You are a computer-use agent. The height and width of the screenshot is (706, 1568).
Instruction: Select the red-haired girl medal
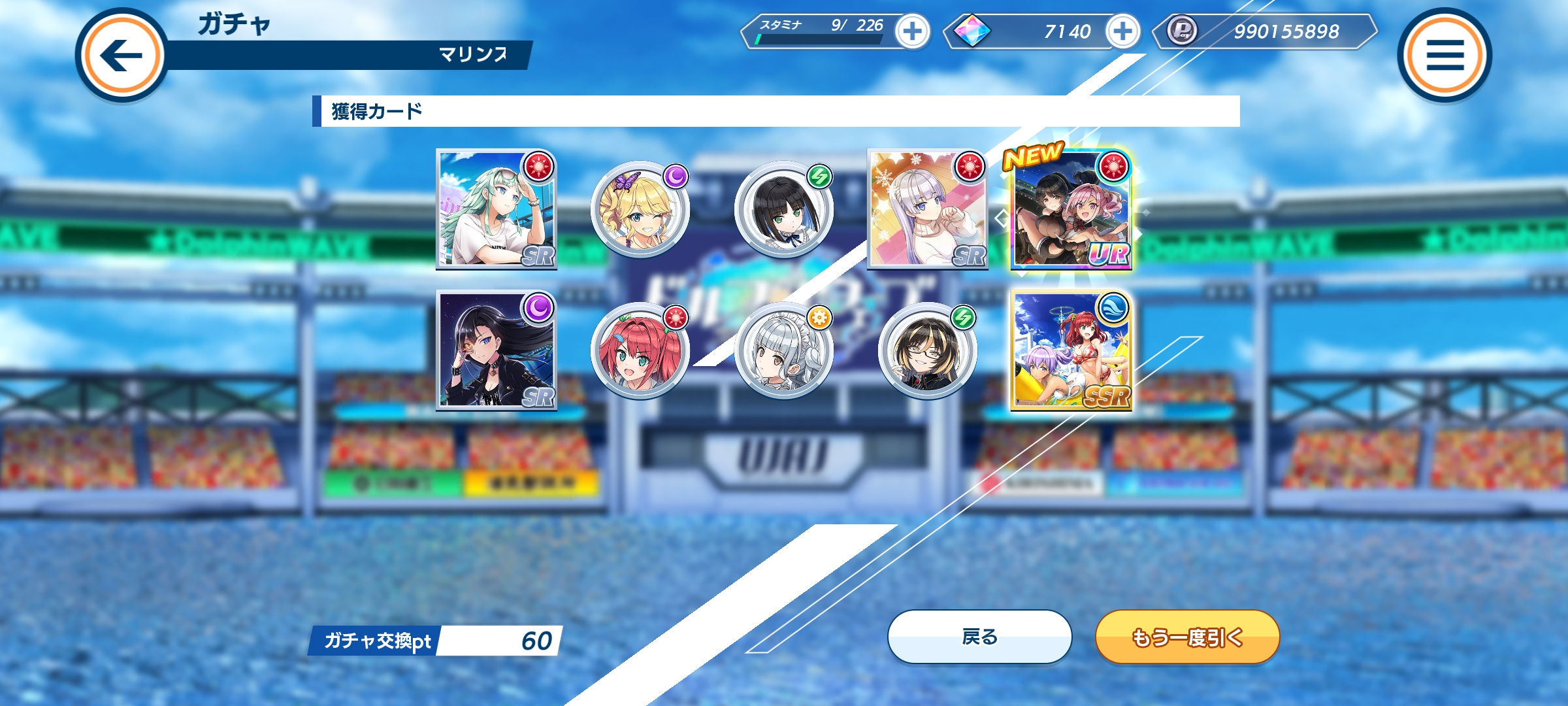click(x=640, y=350)
